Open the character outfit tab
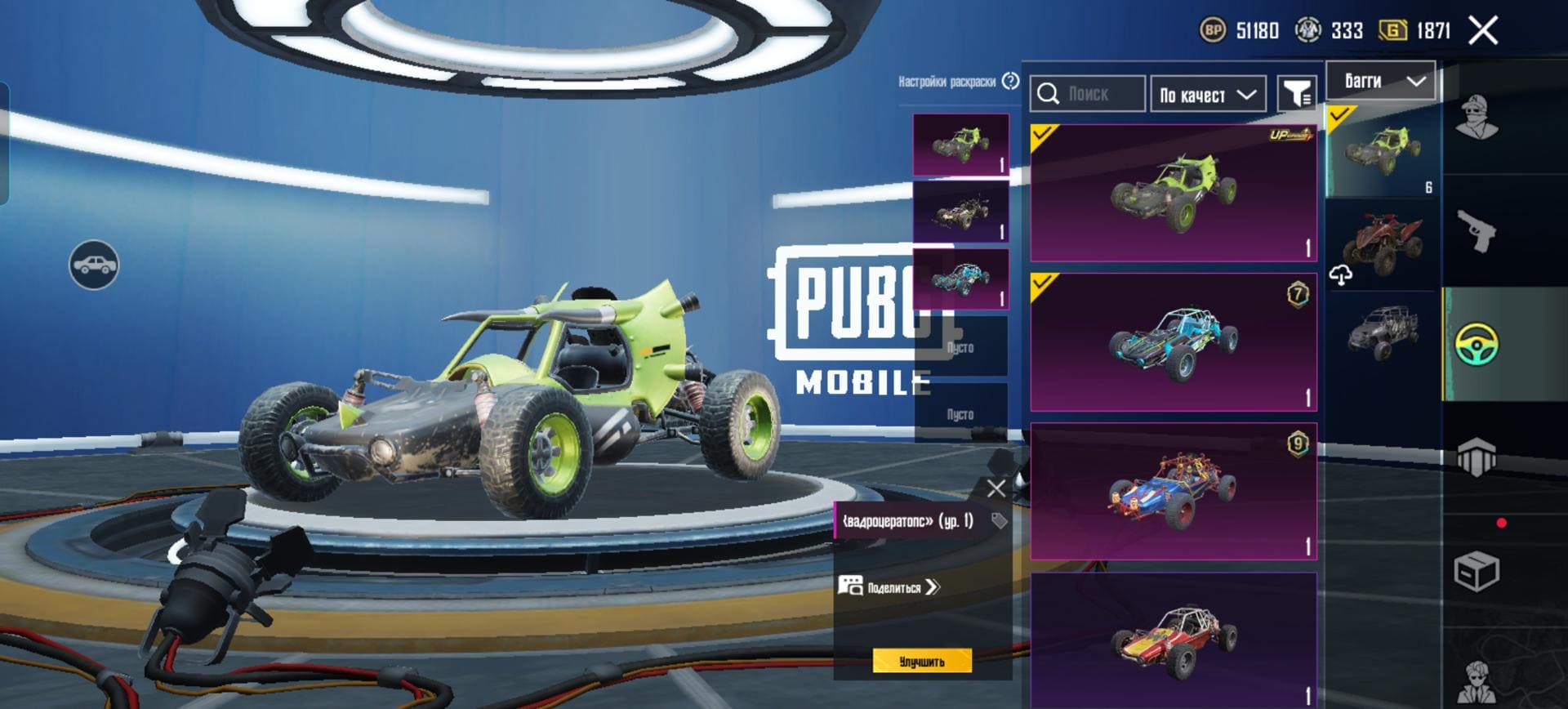The width and height of the screenshot is (1568, 709). pos(1477,118)
